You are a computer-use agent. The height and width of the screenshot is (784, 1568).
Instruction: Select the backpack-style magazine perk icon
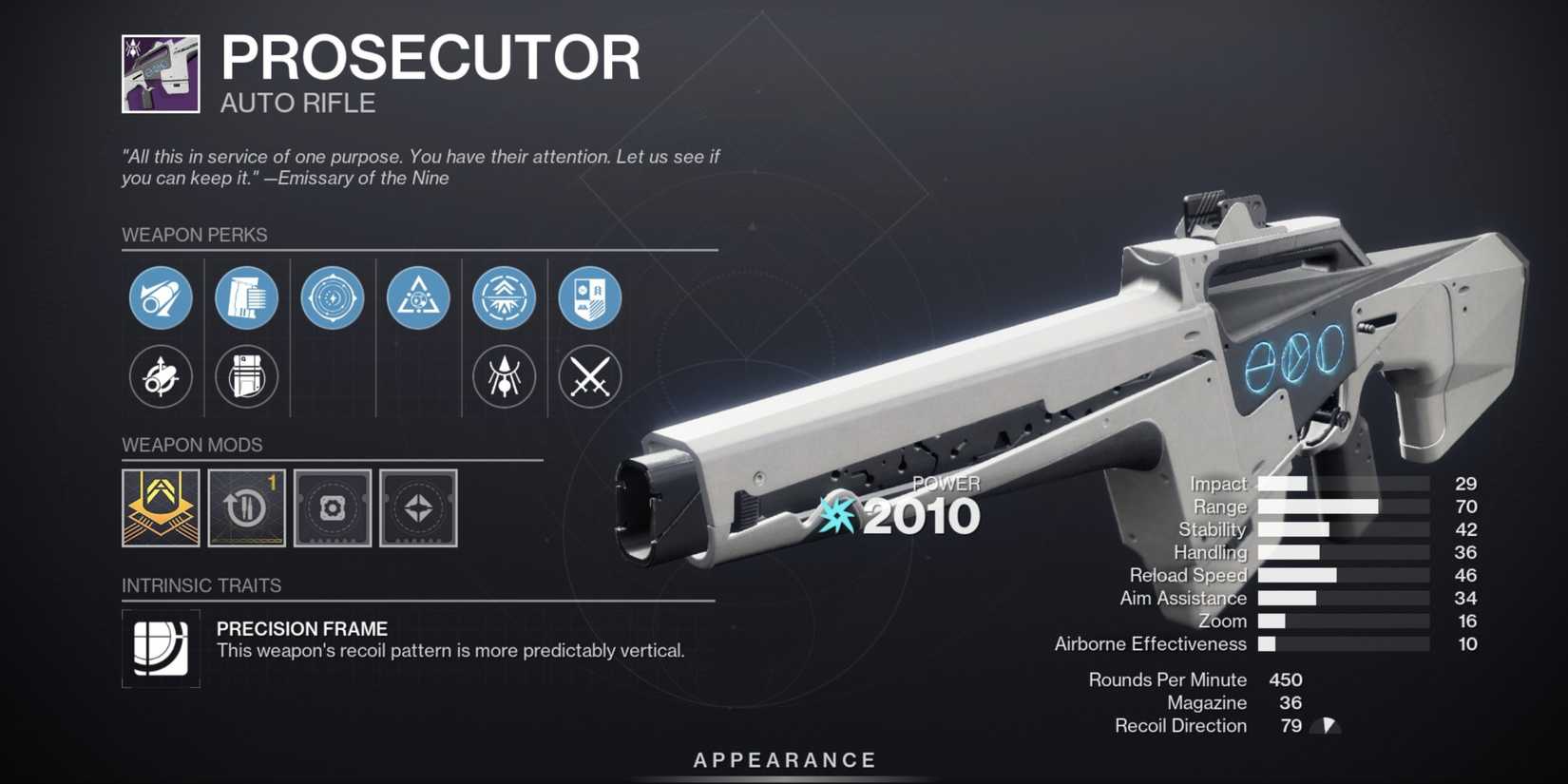pyautogui.click(x=246, y=376)
